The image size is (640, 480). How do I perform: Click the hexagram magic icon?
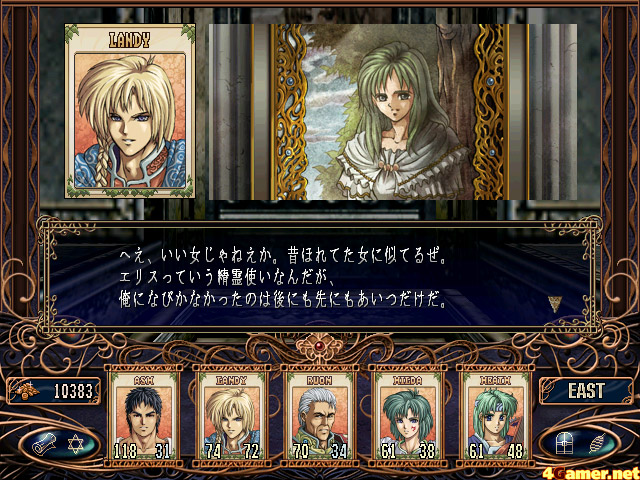[x=74, y=441]
